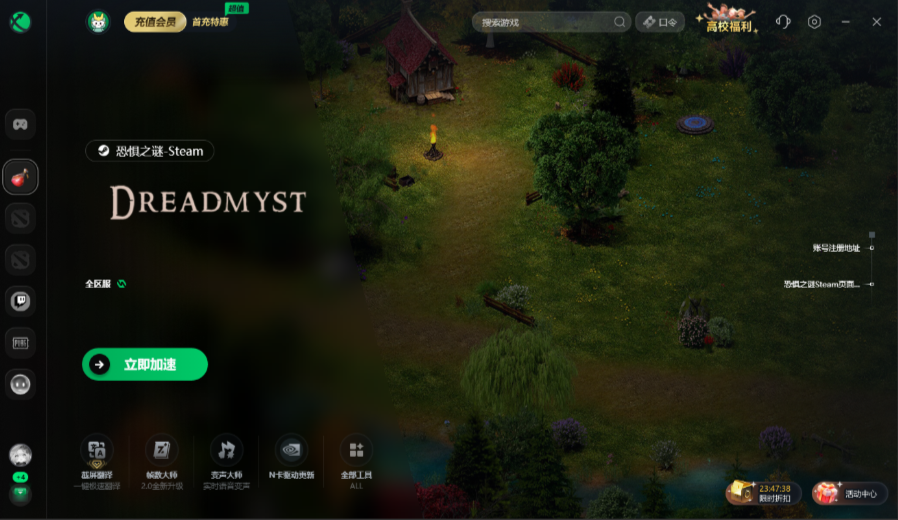Click the green 立即加速 accelerate button
This screenshot has width=898, height=520.
coord(145,364)
